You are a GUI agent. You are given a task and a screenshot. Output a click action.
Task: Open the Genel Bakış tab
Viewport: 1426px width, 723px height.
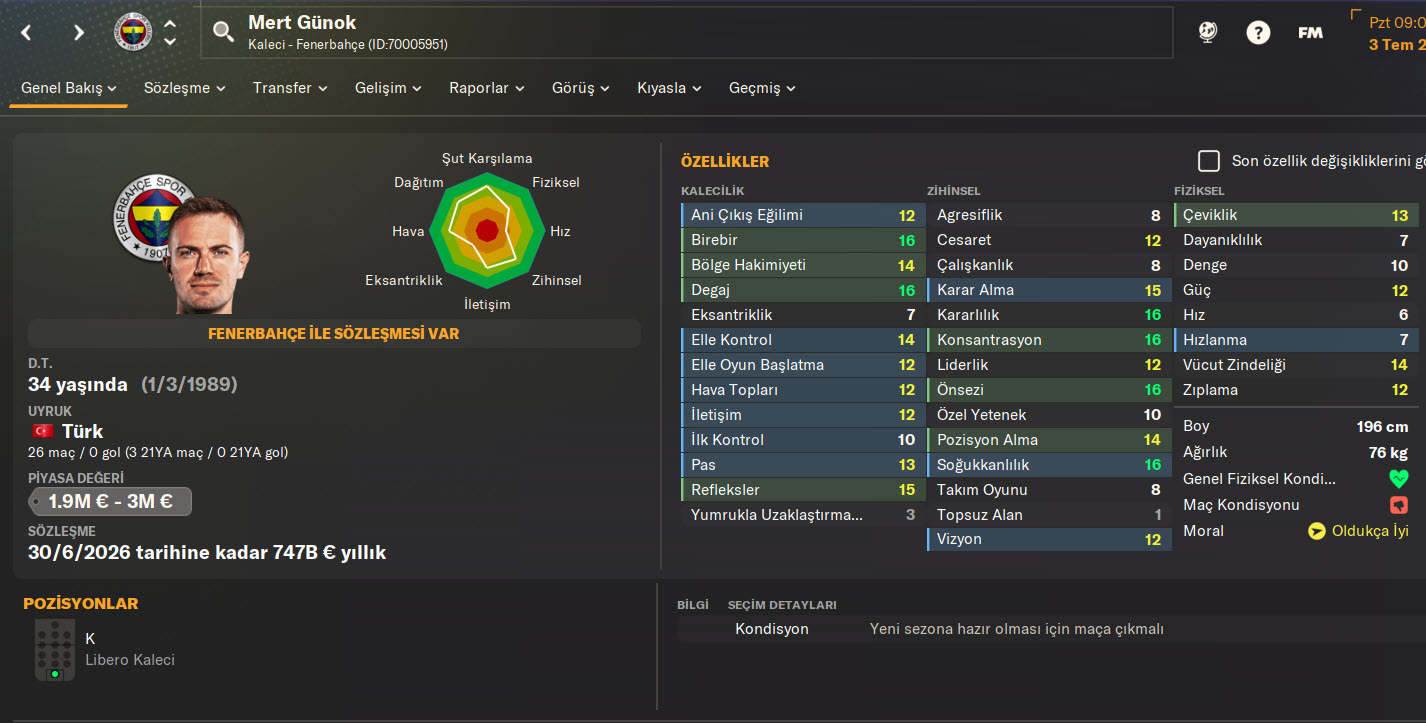(x=69, y=88)
